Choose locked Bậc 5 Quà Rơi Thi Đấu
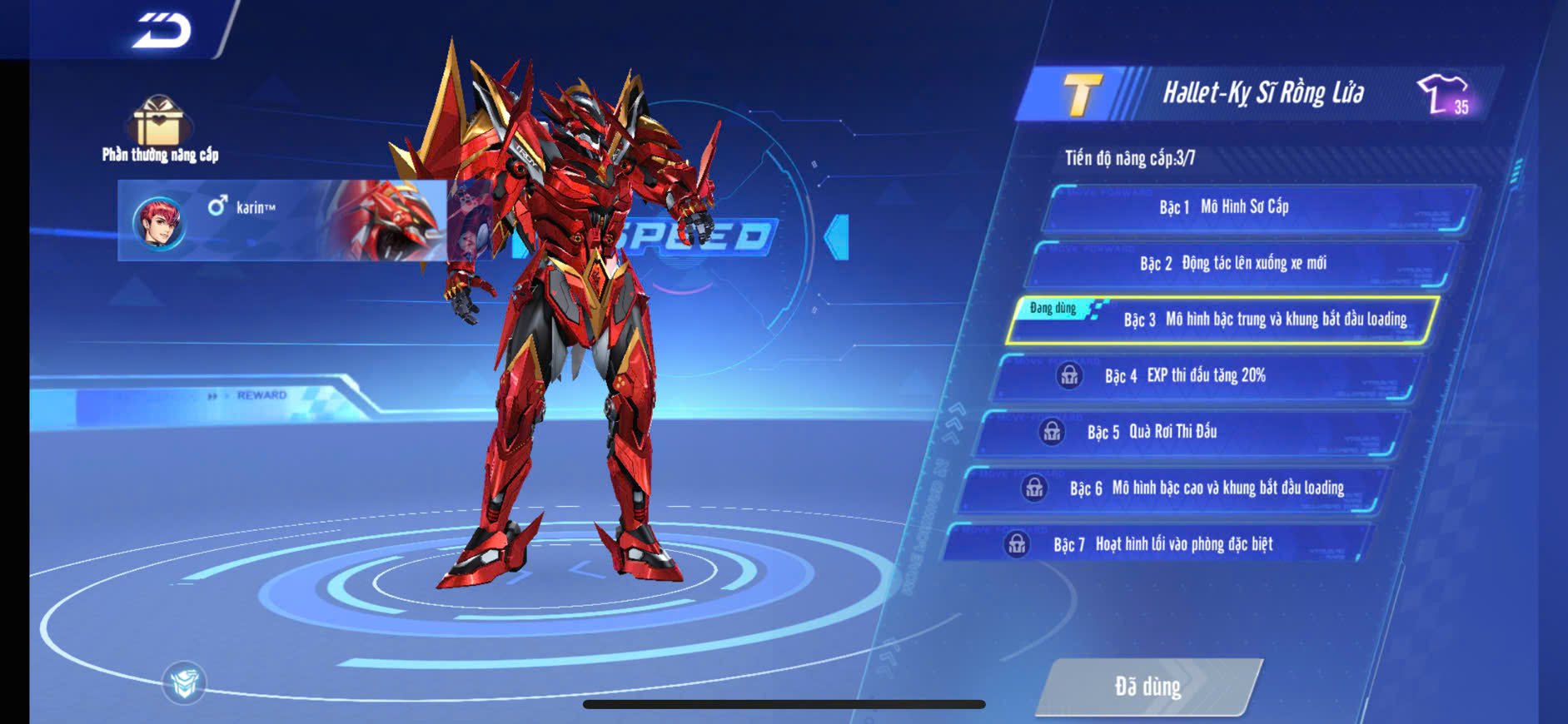The width and height of the screenshot is (1568, 724). point(1189,432)
